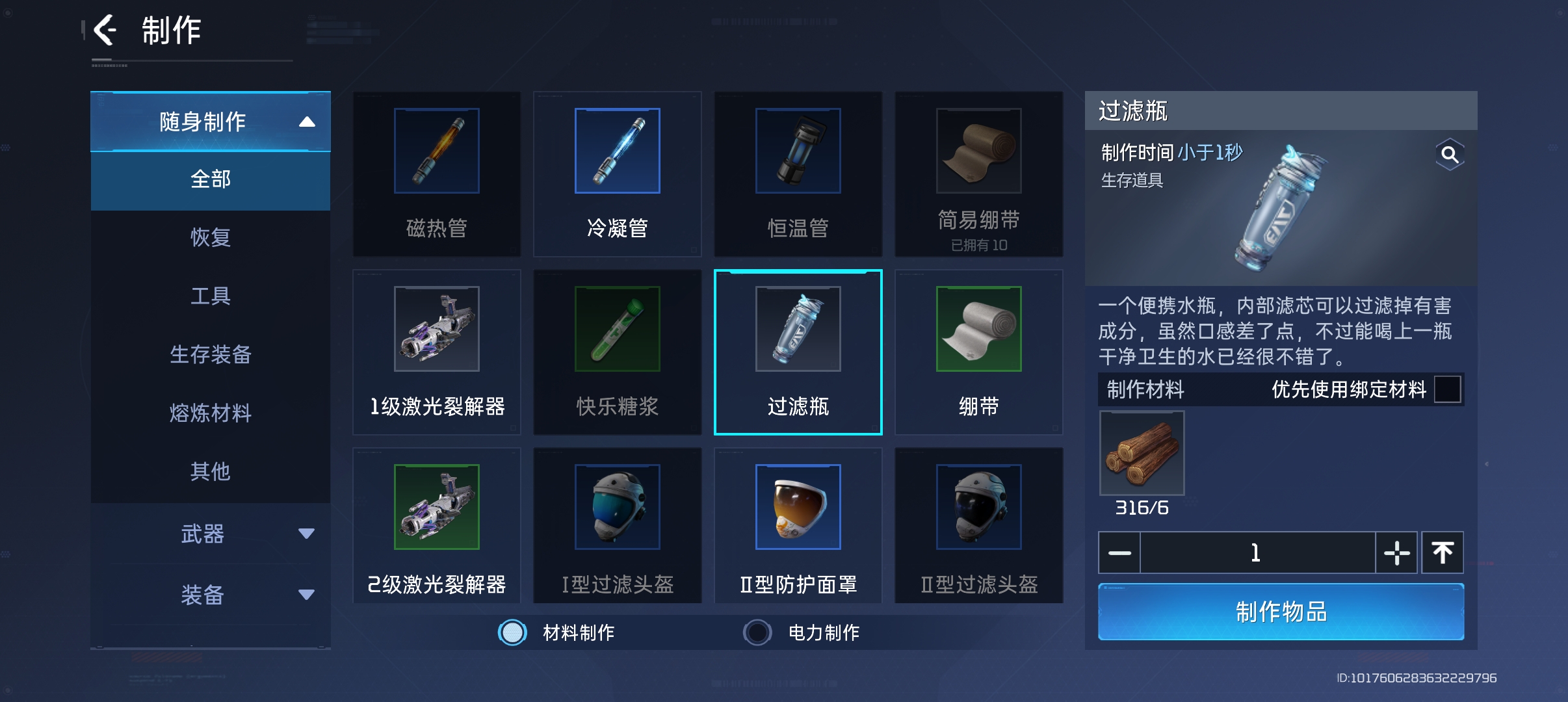1568x702 pixels.
Task: Choose the 简易绷带 recipe tile
Action: (978, 174)
